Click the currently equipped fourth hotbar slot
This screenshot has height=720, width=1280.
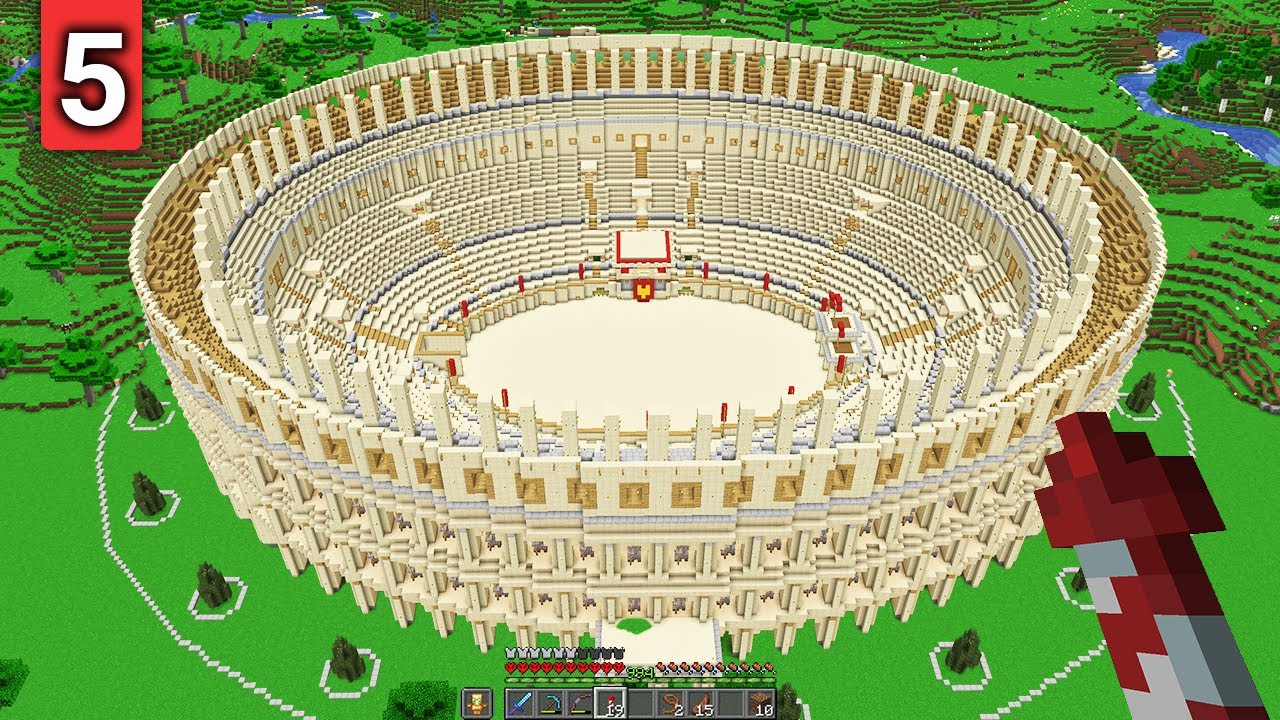(610, 703)
